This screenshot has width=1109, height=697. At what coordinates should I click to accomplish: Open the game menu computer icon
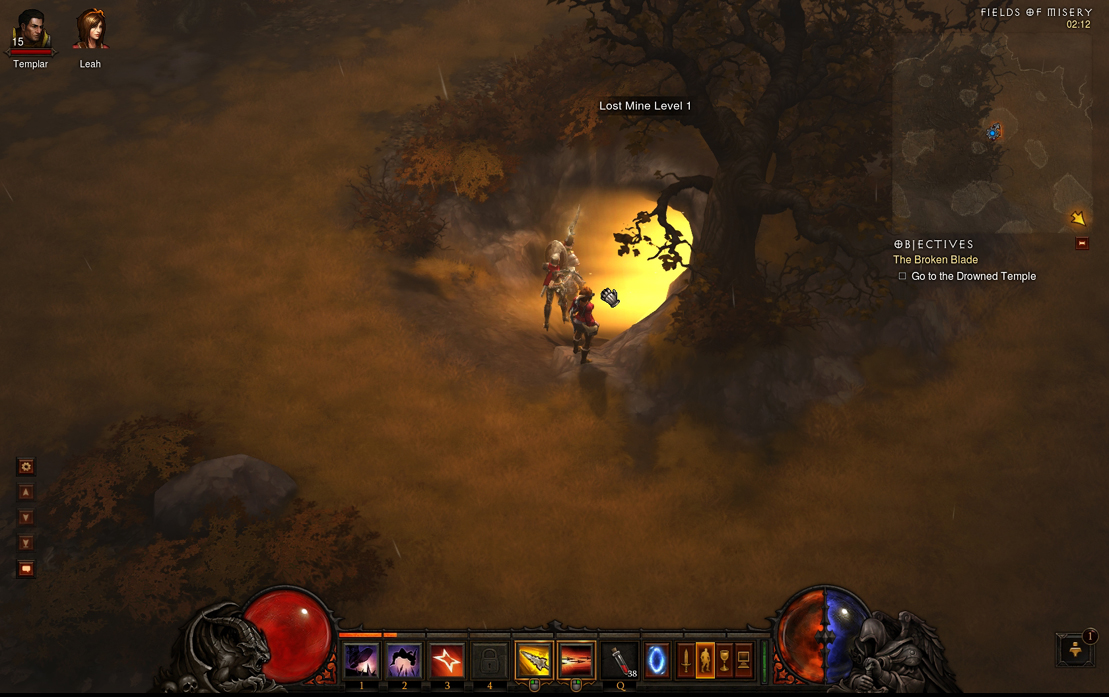743,661
